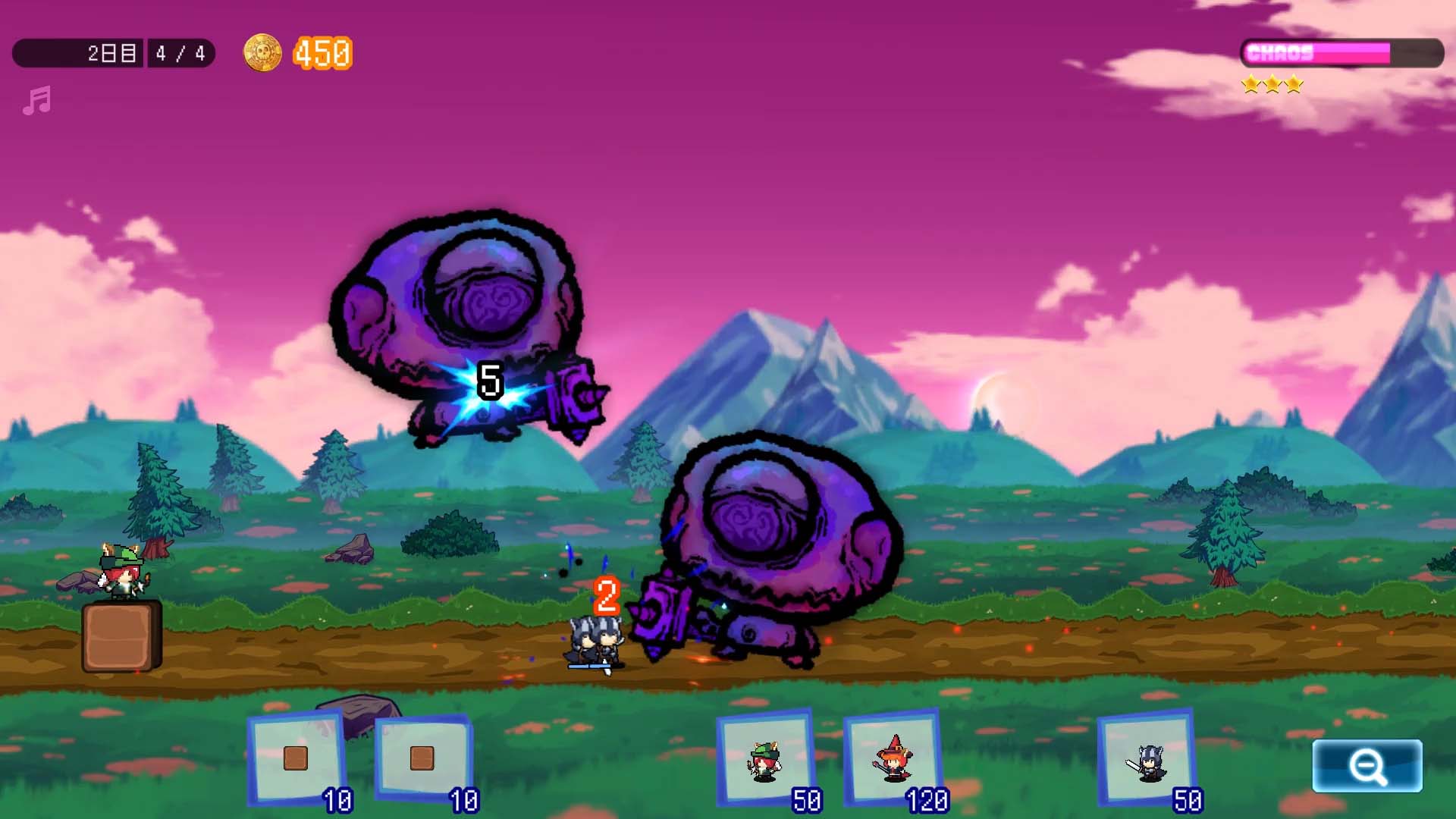Pick the dark-haired swordsman unit card

[x=1147, y=759]
